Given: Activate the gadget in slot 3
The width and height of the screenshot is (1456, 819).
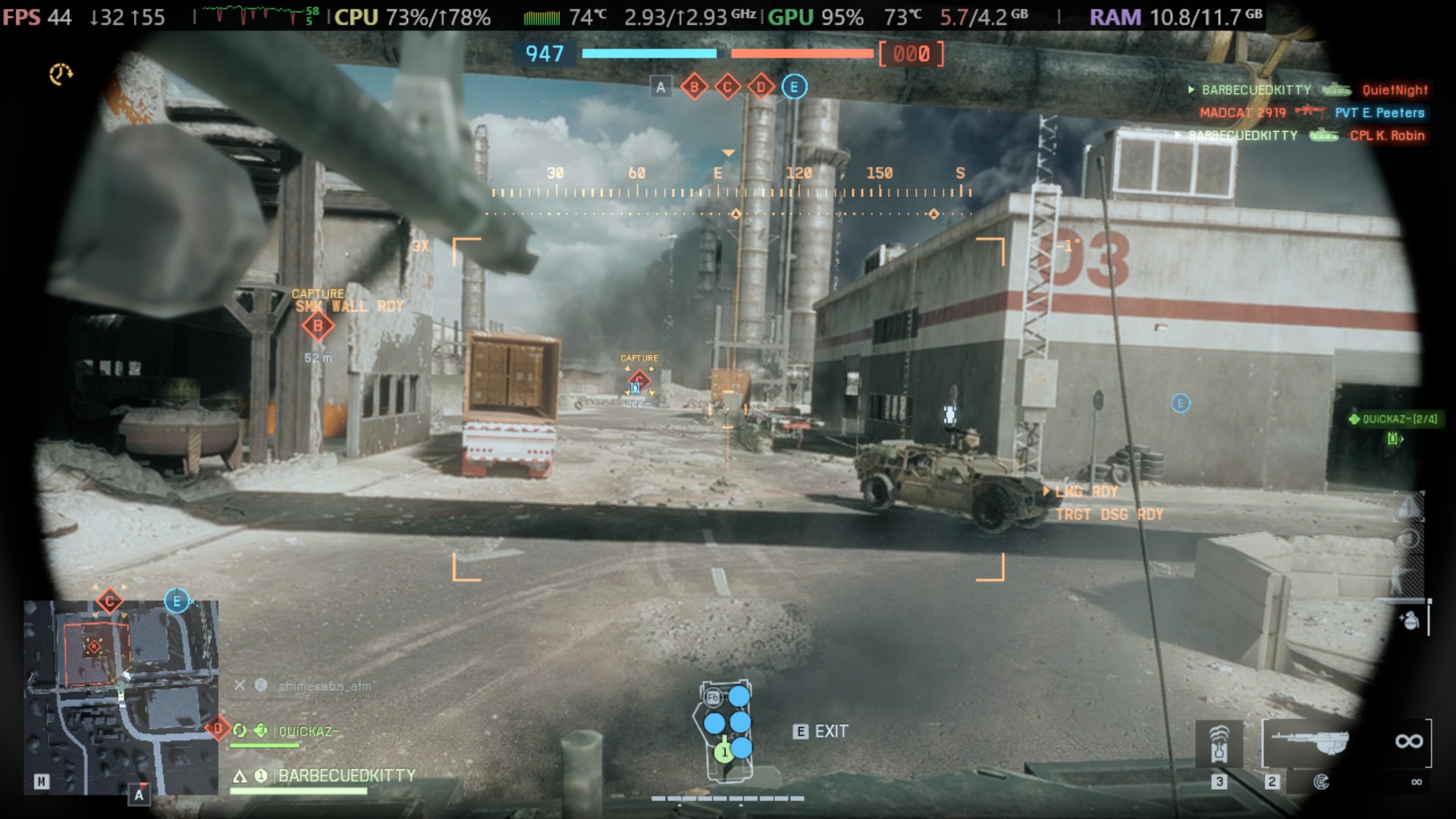Looking at the screenshot, I should click(x=1219, y=744).
